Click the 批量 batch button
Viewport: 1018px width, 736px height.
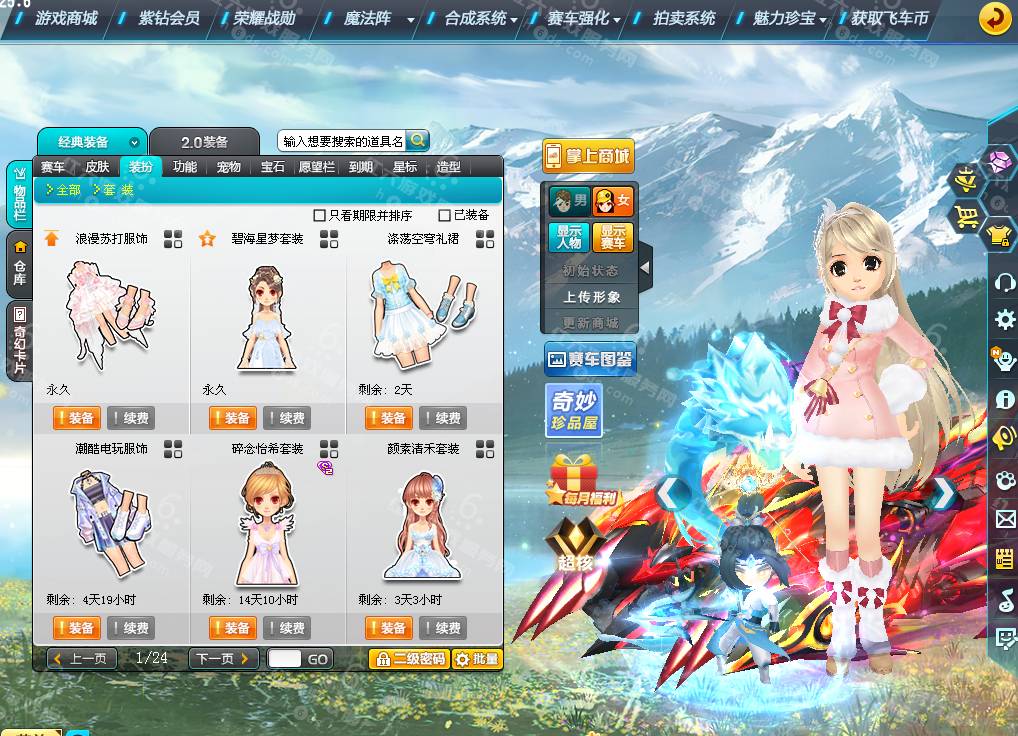point(476,659)
